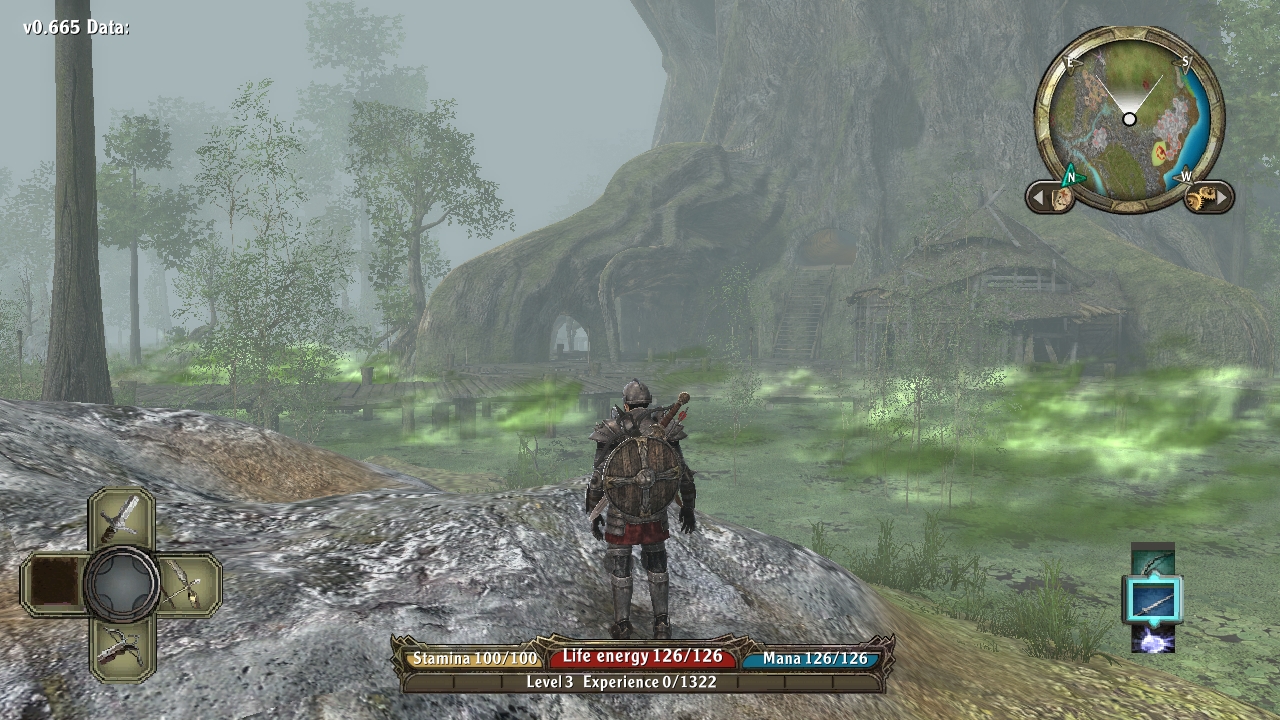Image resolution: width=1280 pixels, height=720 pixels.
Task: Select the sword slot on the quick-select cross
Action: 121,518
